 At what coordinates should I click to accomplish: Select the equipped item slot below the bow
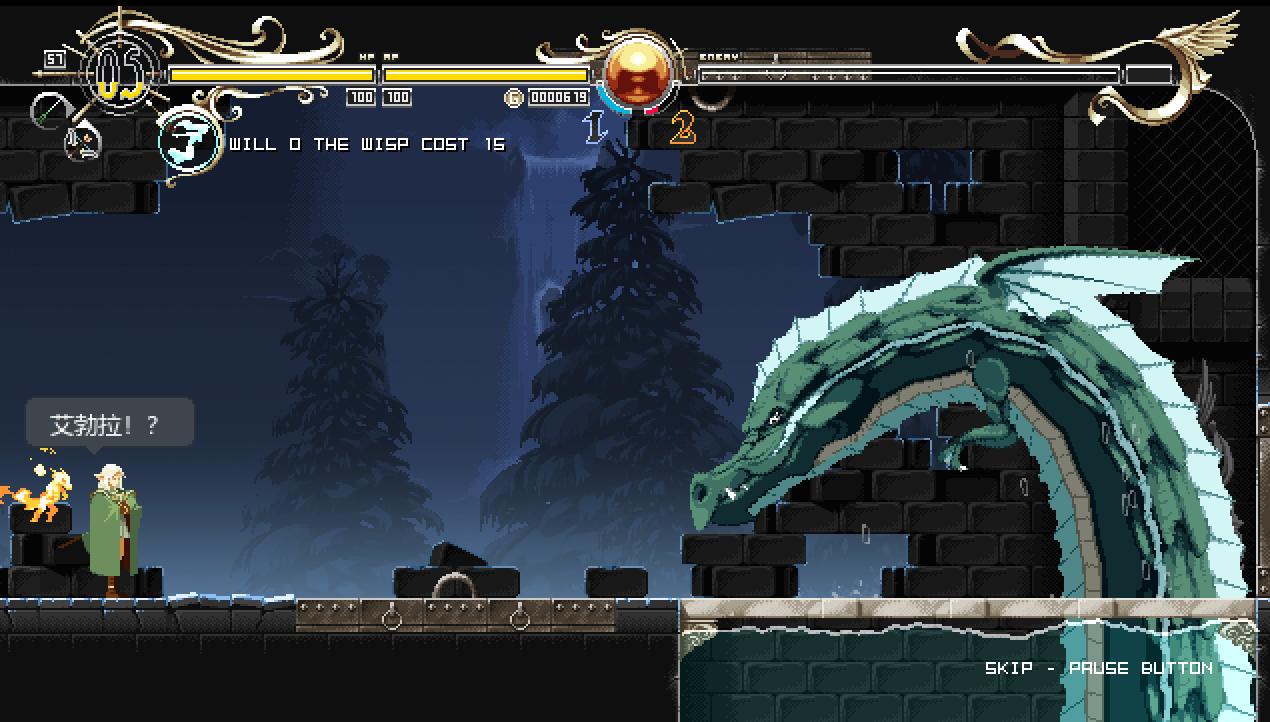[x=83, y=144]
